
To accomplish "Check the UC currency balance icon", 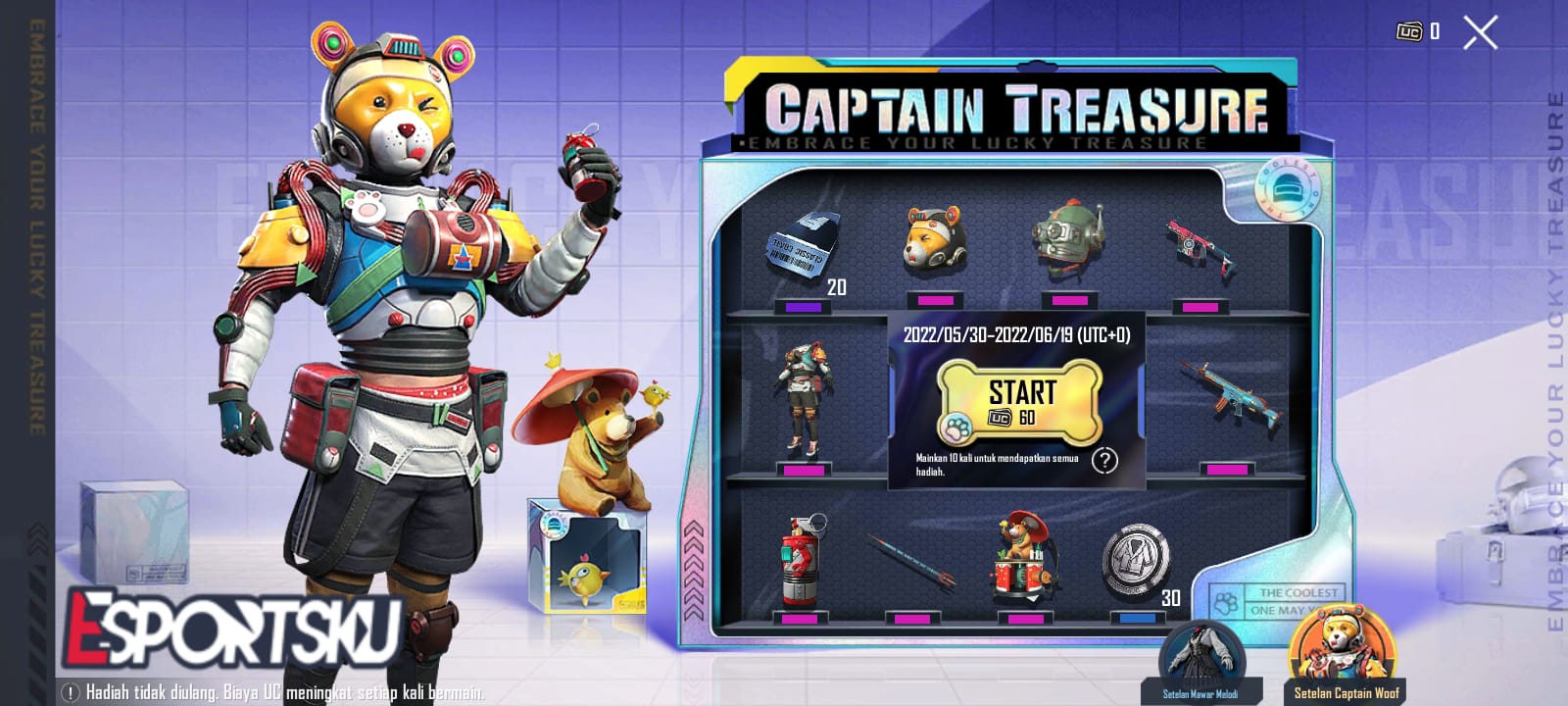I will (1412, 32).
